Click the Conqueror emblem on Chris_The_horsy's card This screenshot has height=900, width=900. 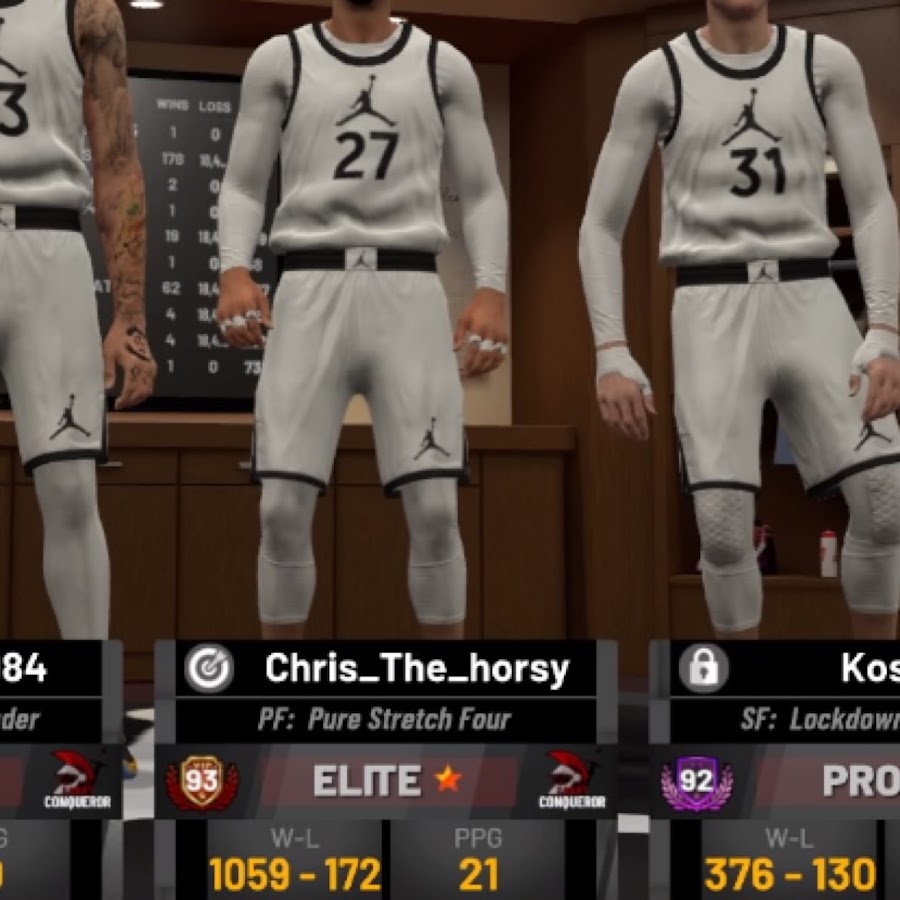(576, 780)
